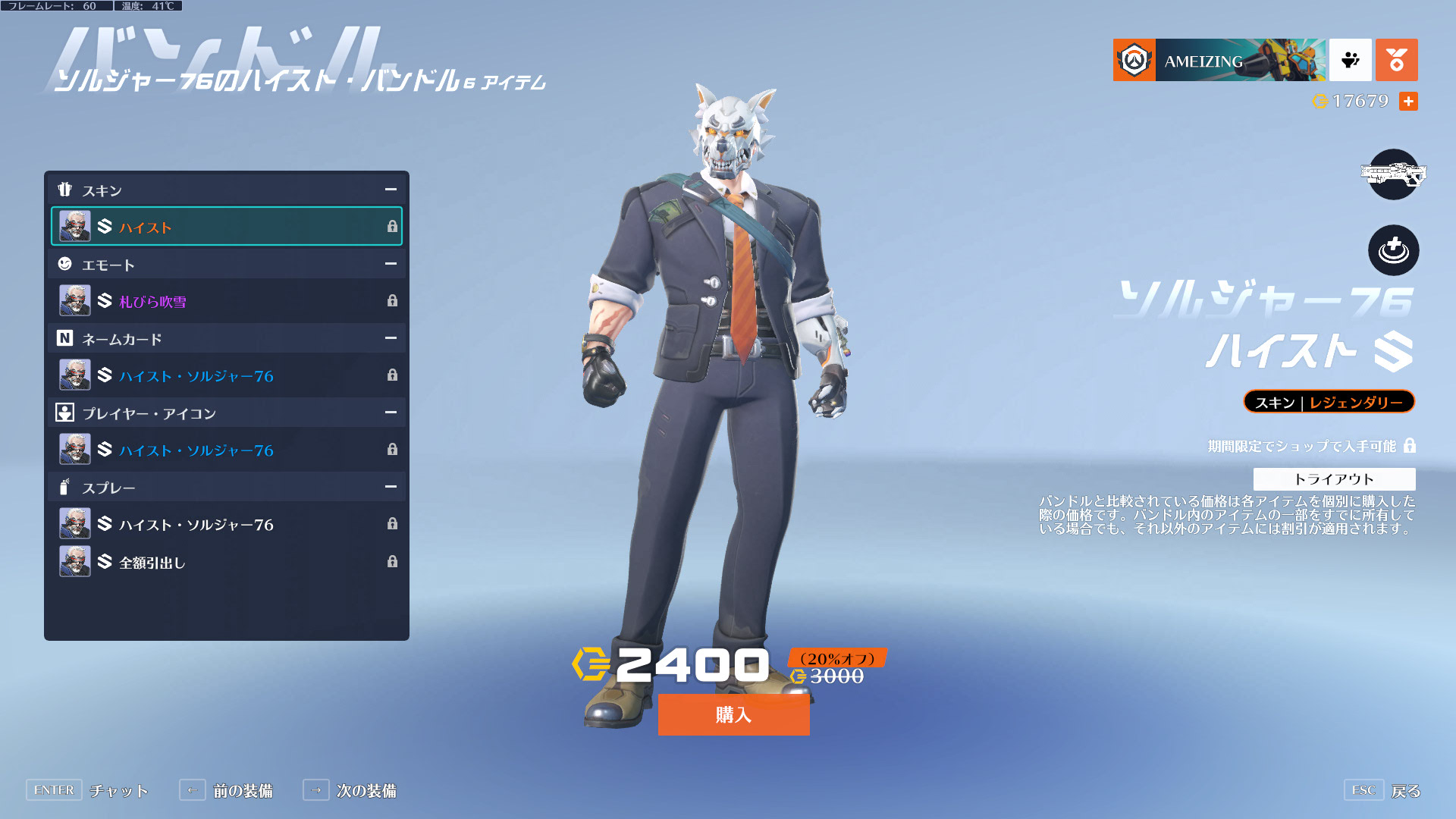Click the orange 購入 purchase button
This screenshot has height=819, width=1456.
(x=733, y=714)
